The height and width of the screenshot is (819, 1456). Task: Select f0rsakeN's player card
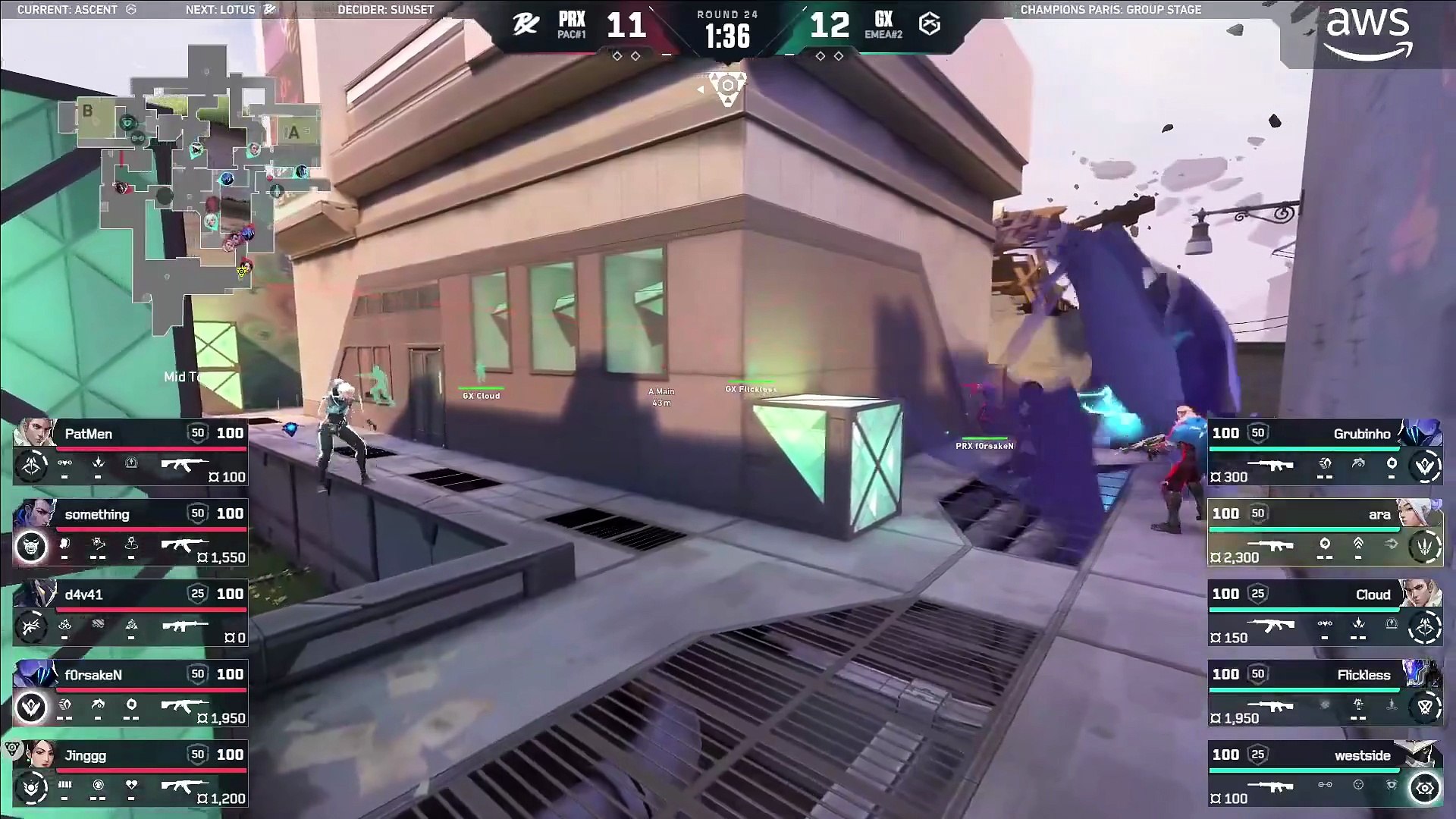point(130,693)
